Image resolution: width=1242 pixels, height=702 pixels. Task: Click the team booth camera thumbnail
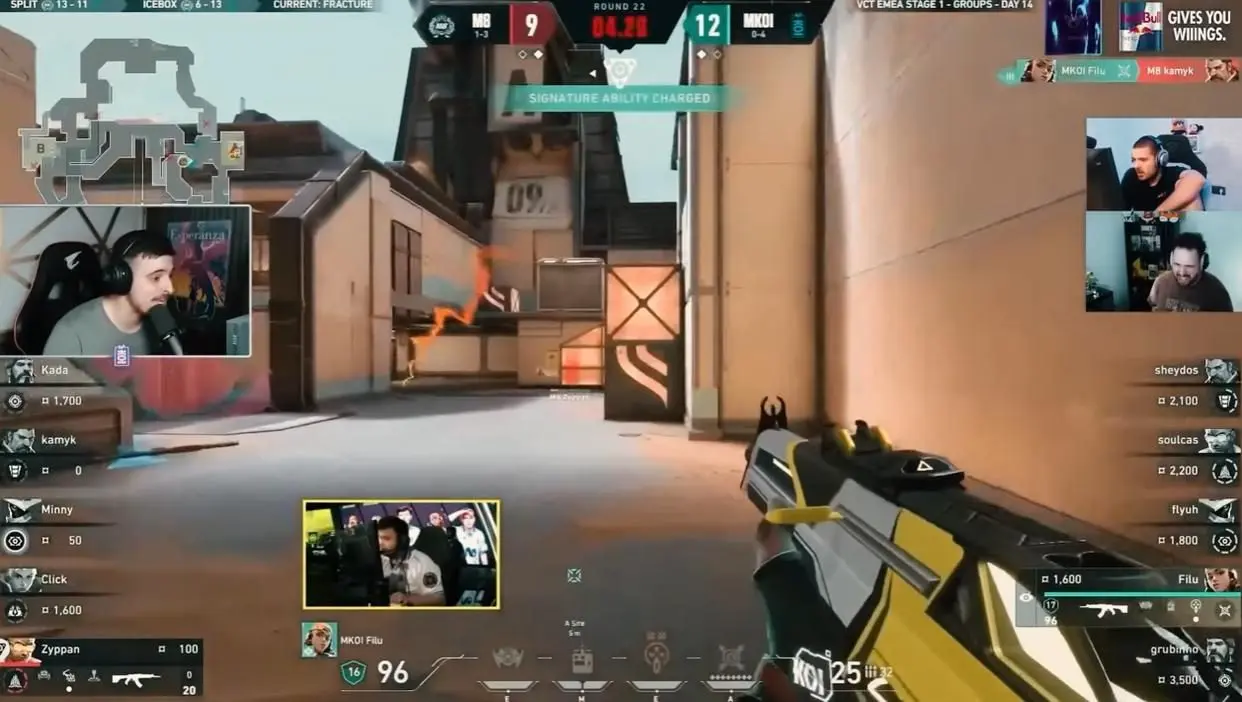(401, 555)
